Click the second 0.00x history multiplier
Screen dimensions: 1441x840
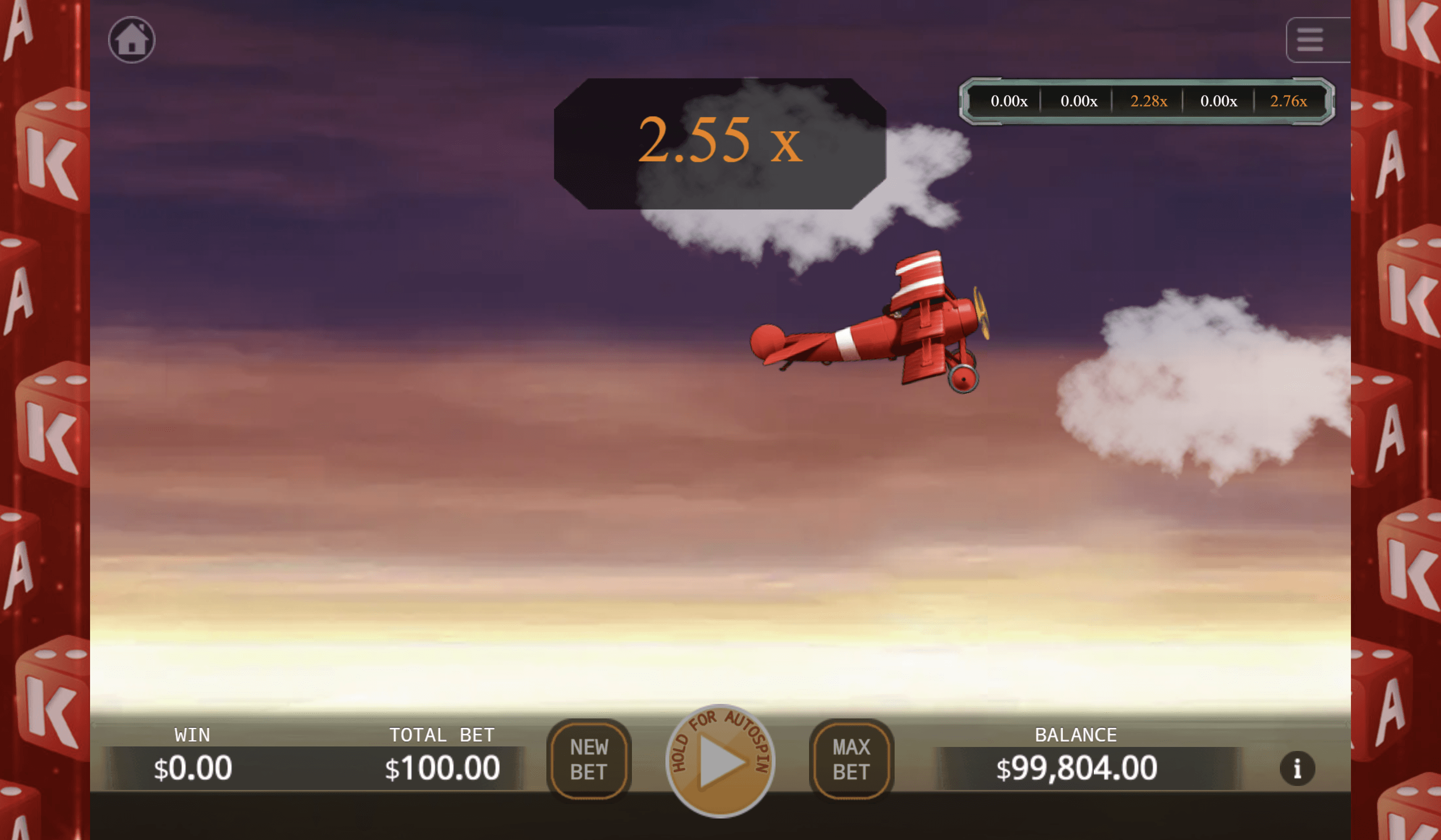1079,101
